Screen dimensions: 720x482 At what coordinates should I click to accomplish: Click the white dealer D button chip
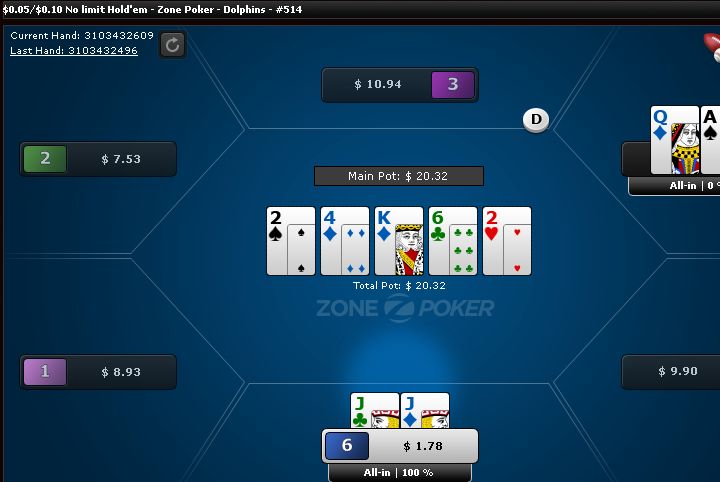coord(537,120)
